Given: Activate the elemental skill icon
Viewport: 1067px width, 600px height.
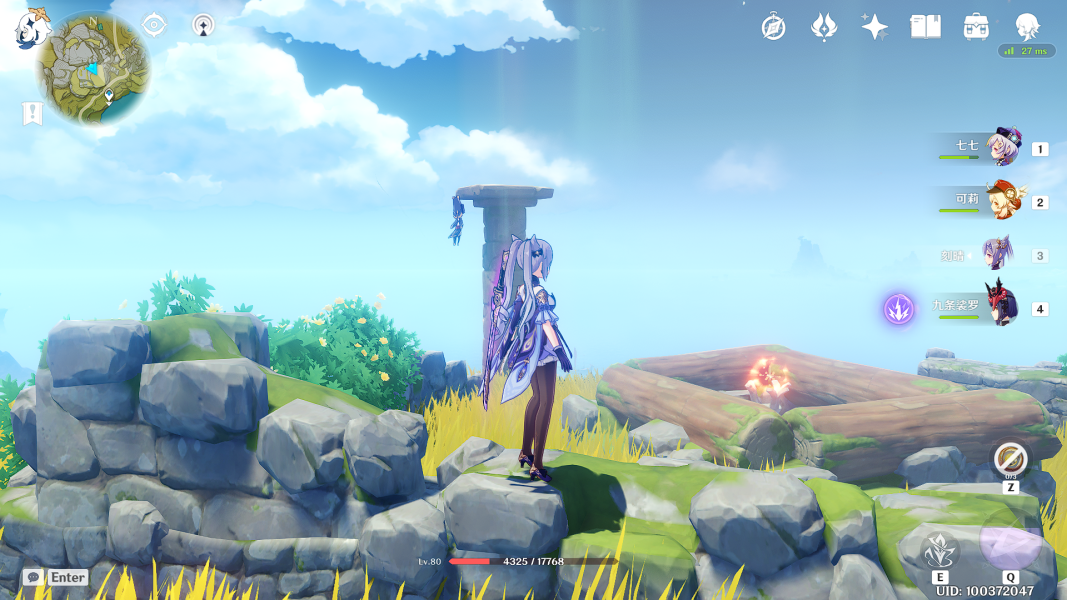Looking at the screenshot, I should 940,551.
